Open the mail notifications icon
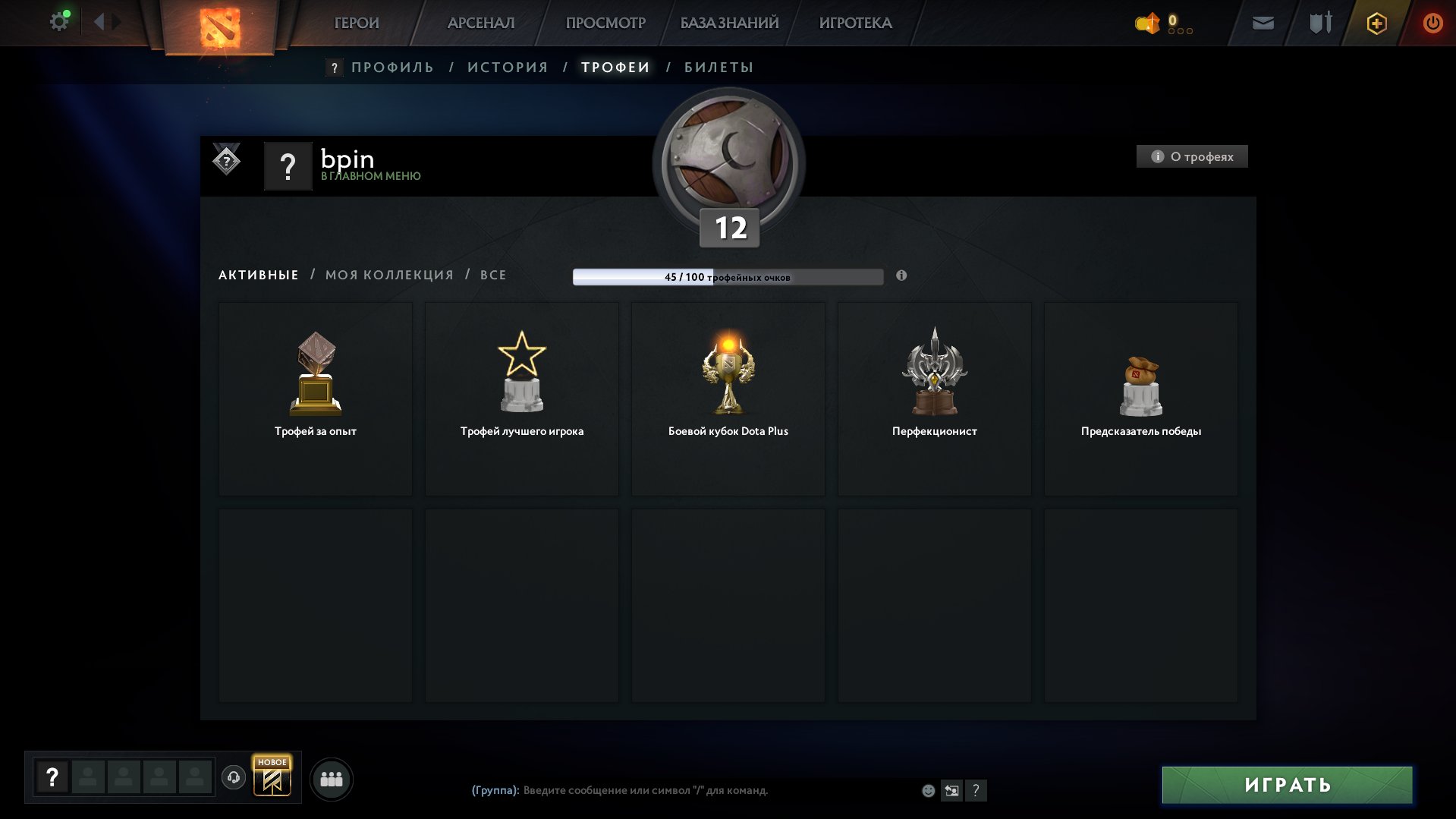The image size is (1456, 819). 1262,24
